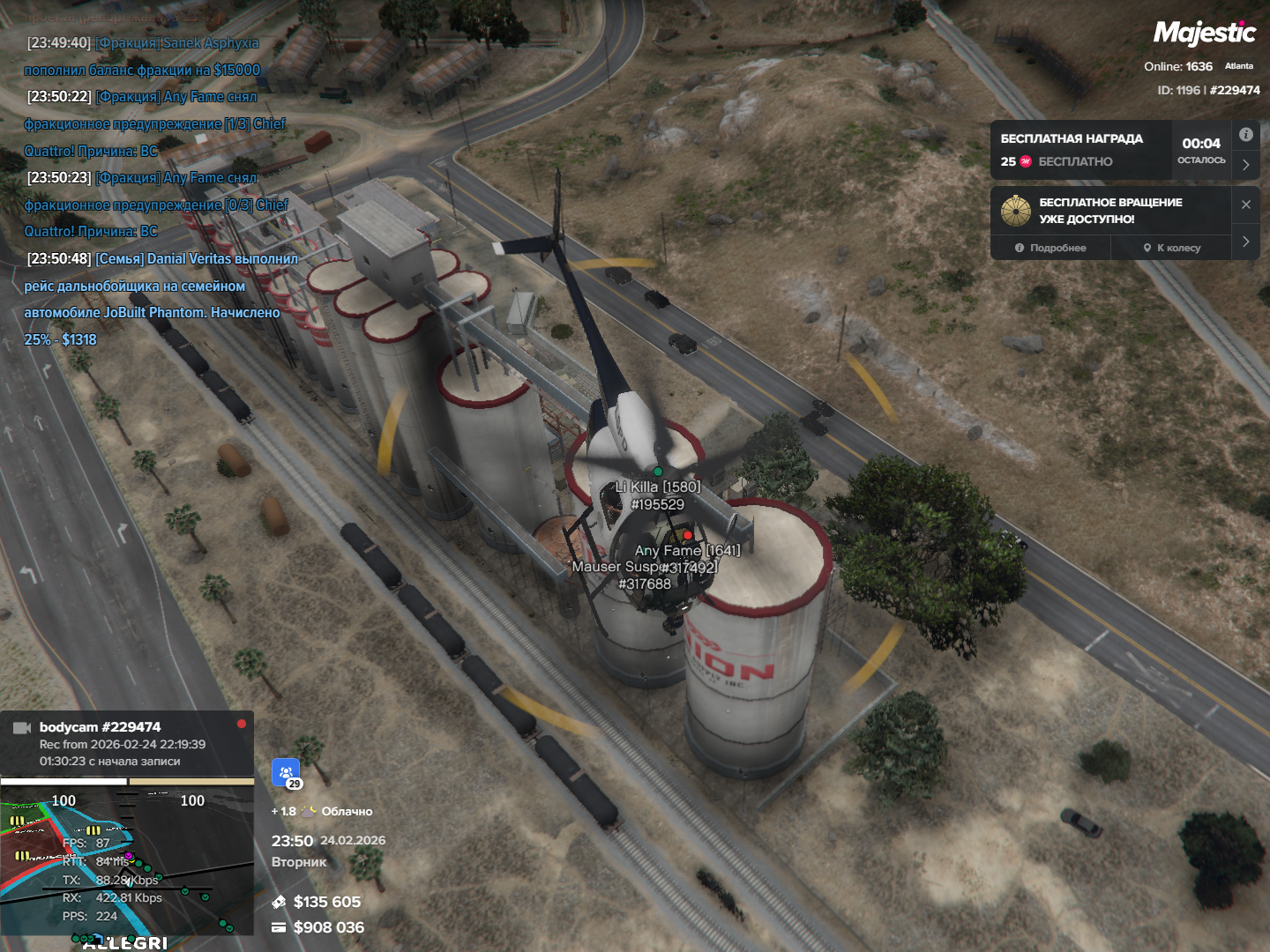Image resolution: width=1270 pixels, height=952 pixels.
Task: Go to the wheel via "К колесу"
Action: click(x=1172, y=248)
